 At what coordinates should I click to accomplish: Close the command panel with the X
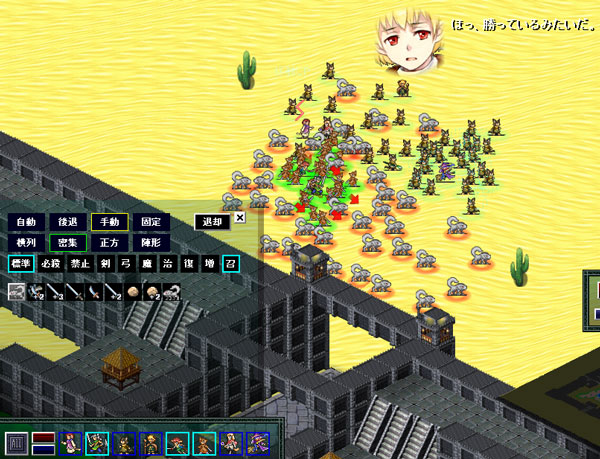pyautogui.click(x=240, y=216)
